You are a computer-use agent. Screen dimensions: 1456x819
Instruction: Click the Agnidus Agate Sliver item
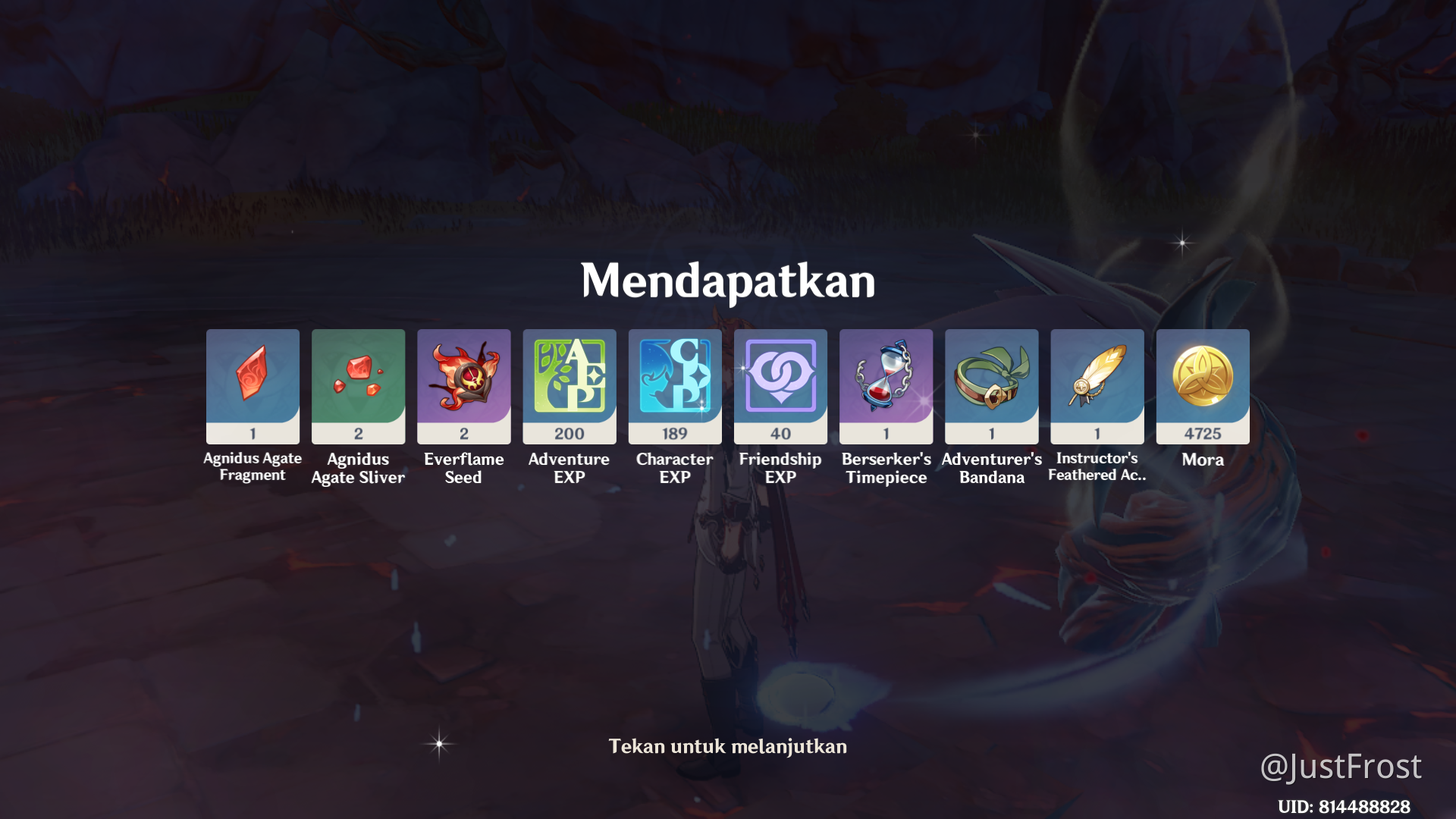[358, 385]
